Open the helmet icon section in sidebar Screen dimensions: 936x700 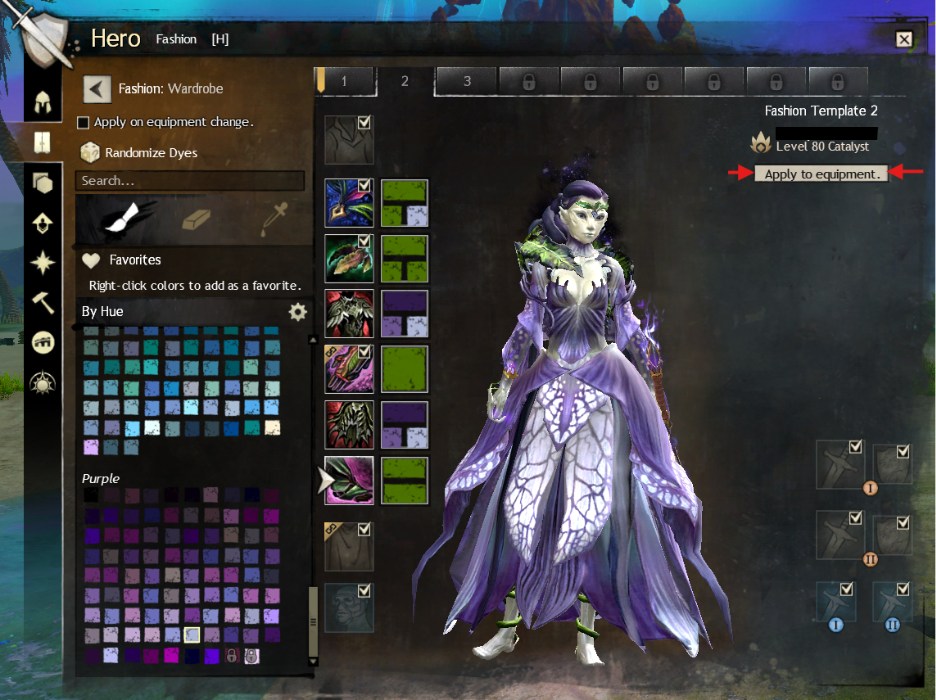(x=43, y=101)
